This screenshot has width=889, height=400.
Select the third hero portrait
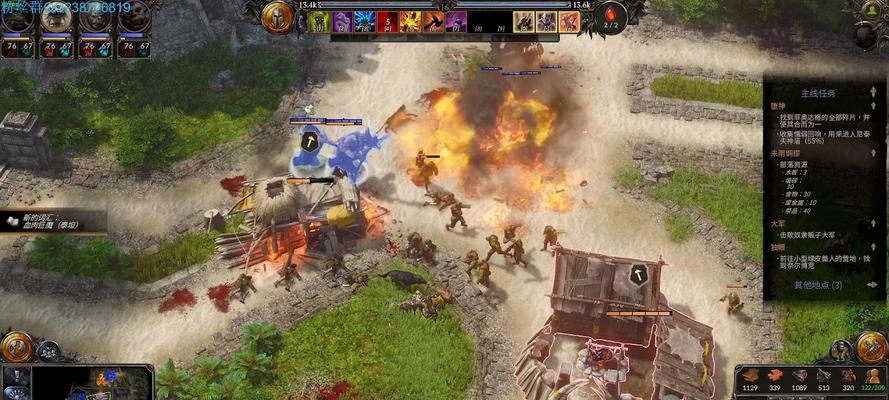(x=95, y=18)
